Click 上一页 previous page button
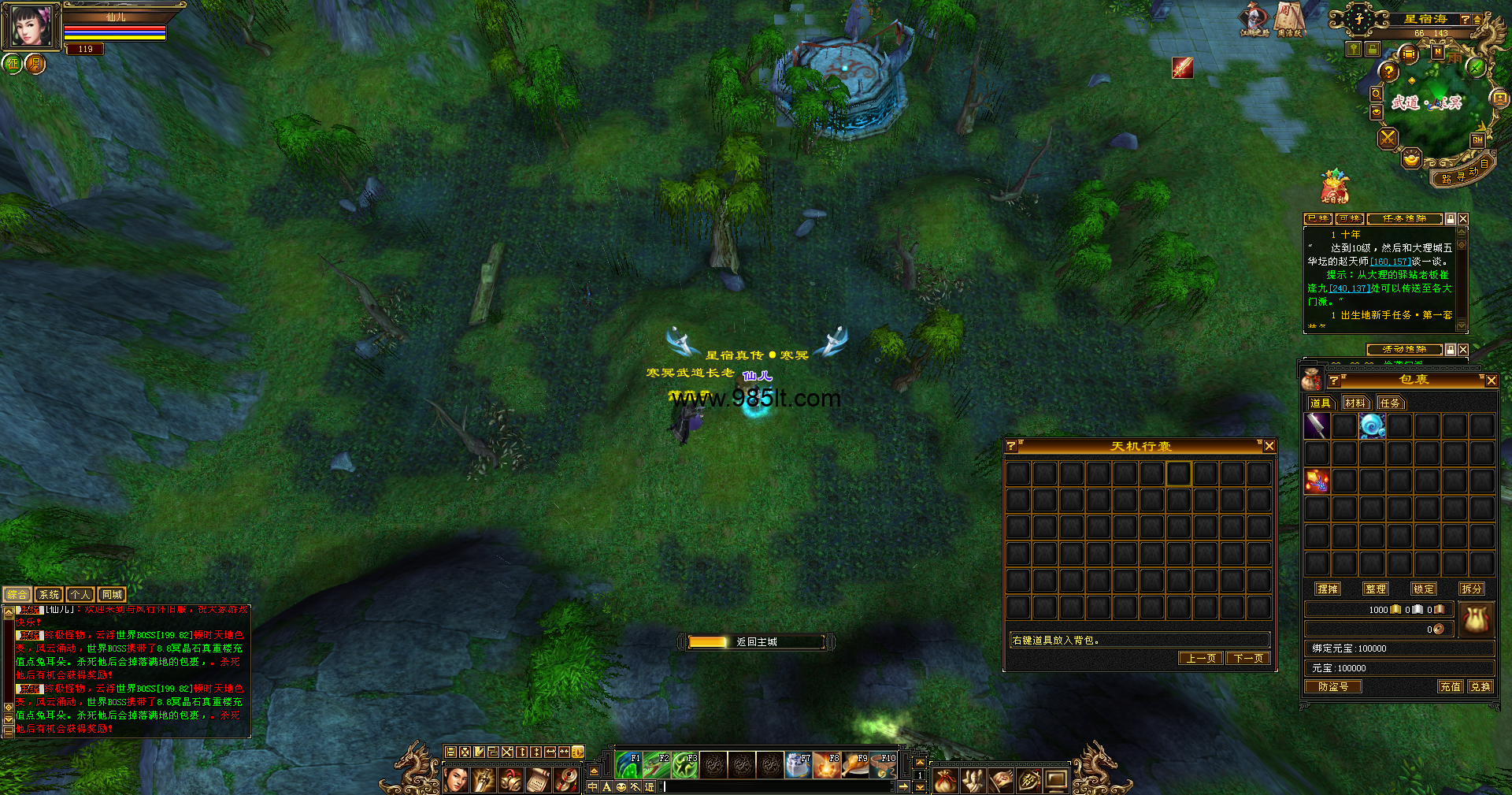Viewport: 1512px width, 795px height. point(1201,659)
